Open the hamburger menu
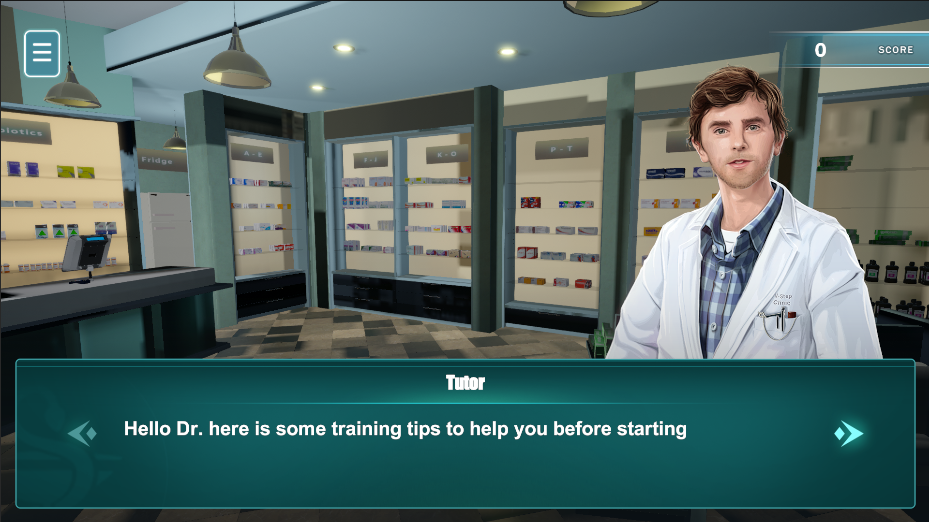 coord(42,53)
